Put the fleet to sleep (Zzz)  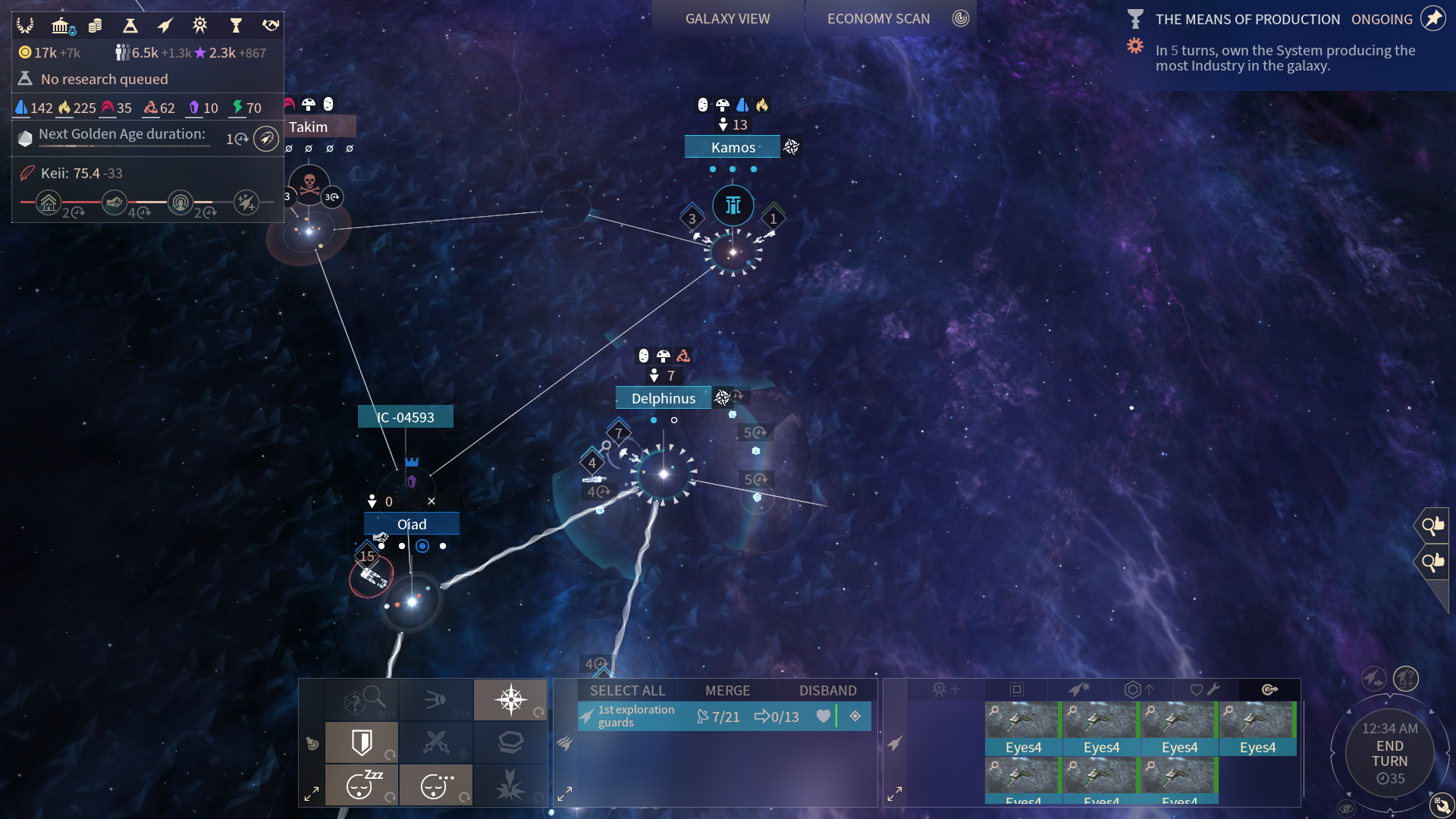[362, 785]
